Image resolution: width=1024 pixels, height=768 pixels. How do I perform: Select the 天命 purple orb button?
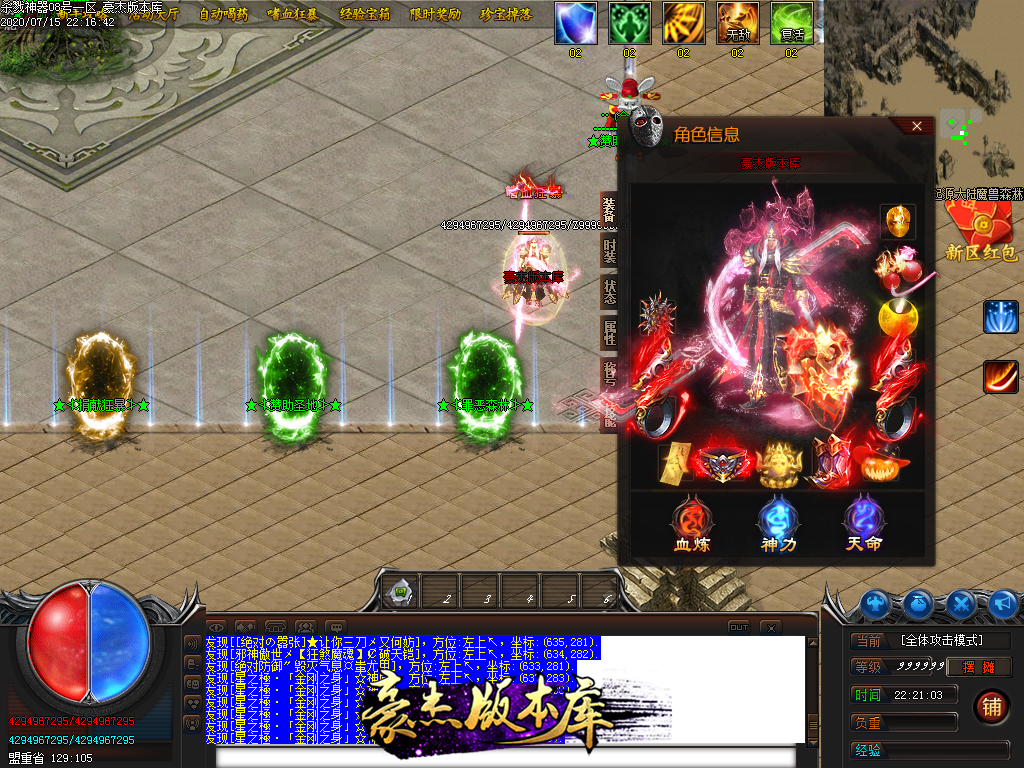point(863,523)
